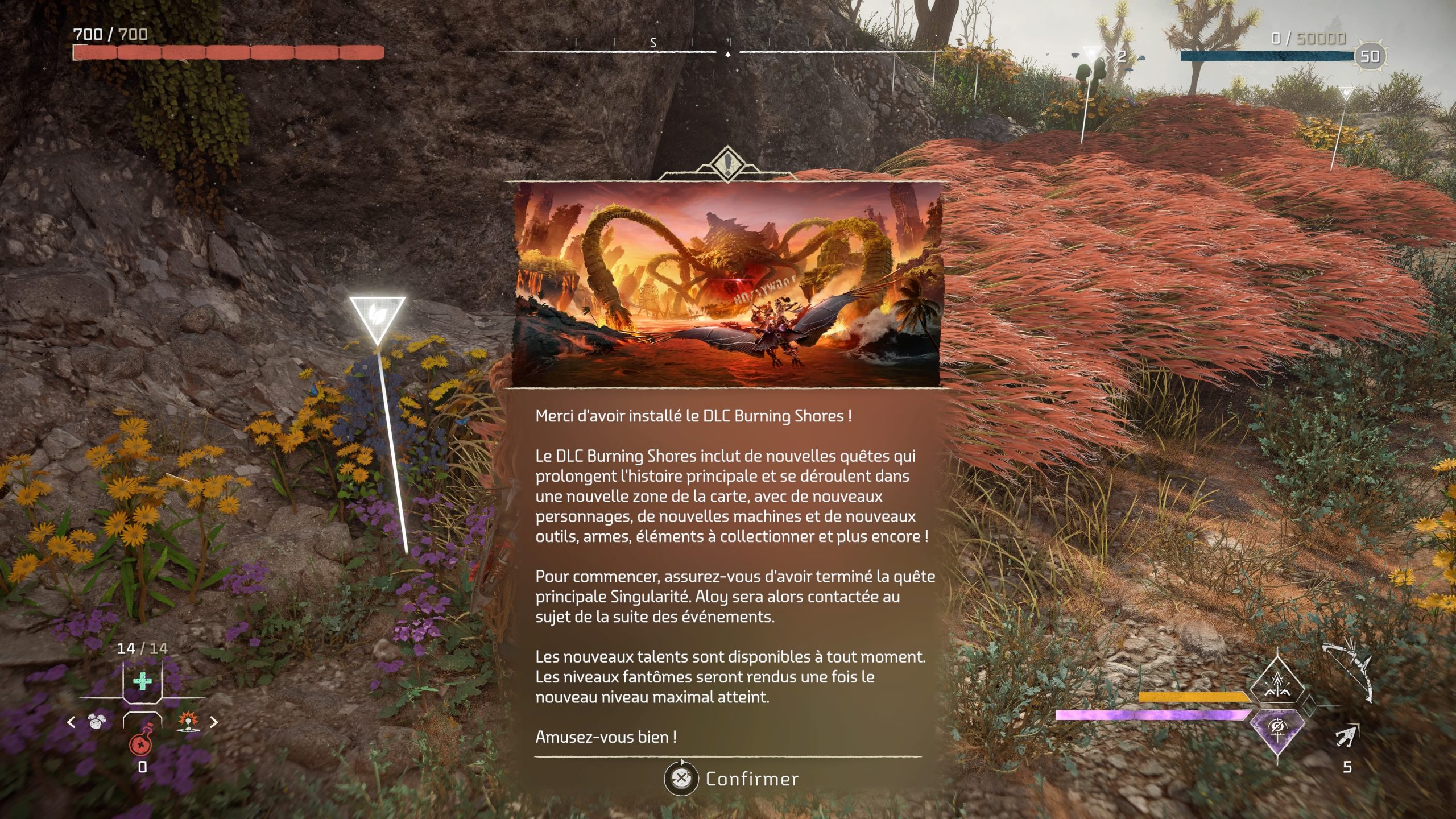Activate the purple valor surge diamond
This screenshot has width=1456, height=819.
pos(1277,730)
